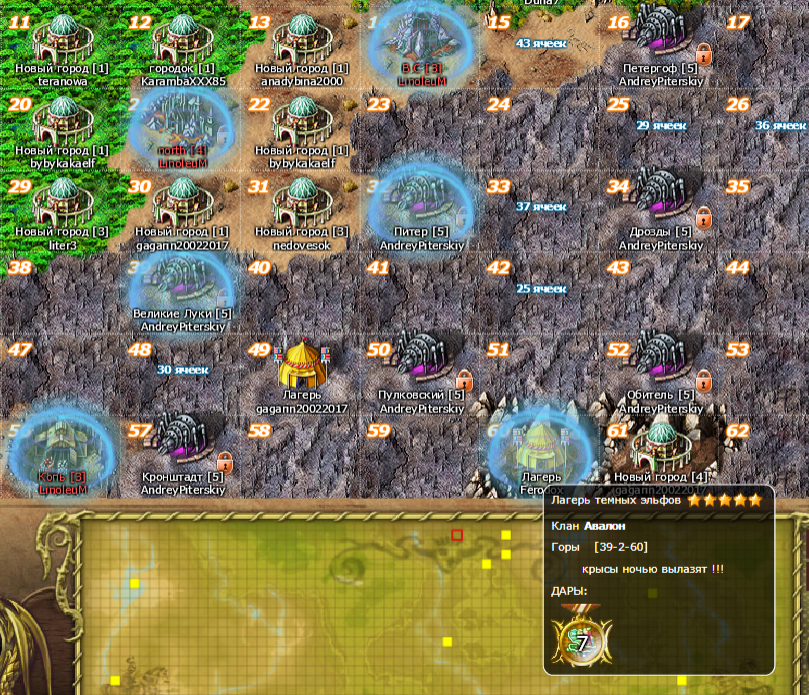Select the Дрозды city on tile 34
809x695 pixels.
[x=660, y=202]
